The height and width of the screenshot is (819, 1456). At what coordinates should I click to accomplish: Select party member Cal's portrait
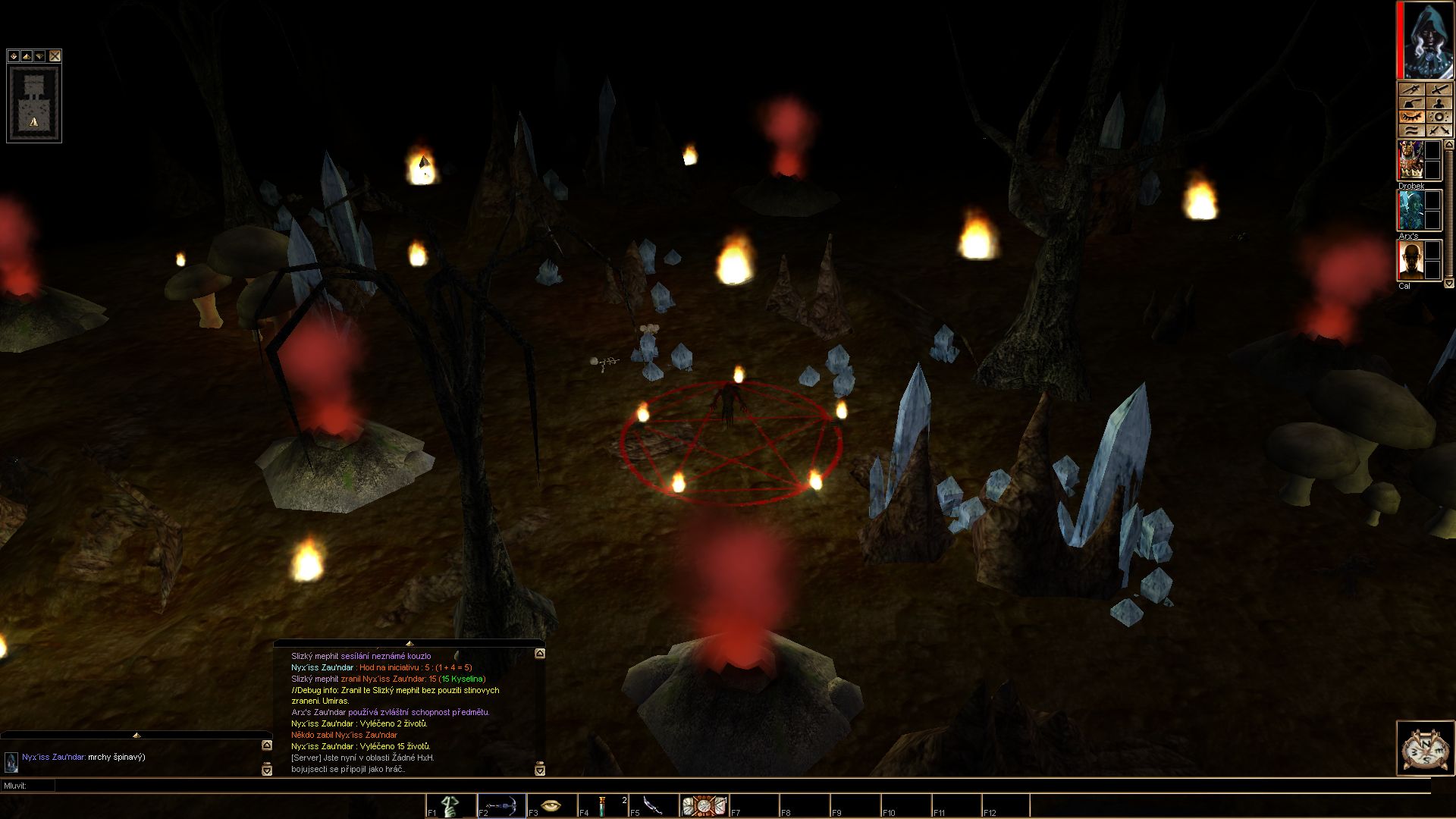1410,261
